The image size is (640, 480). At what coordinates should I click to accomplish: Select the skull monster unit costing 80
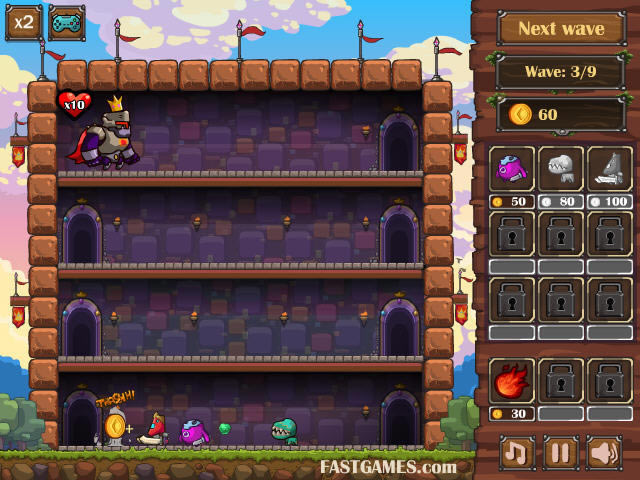coord(561,168)
